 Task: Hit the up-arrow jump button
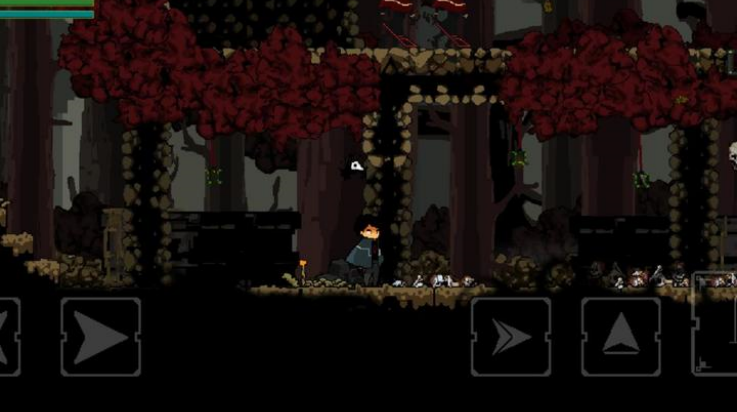620,337
